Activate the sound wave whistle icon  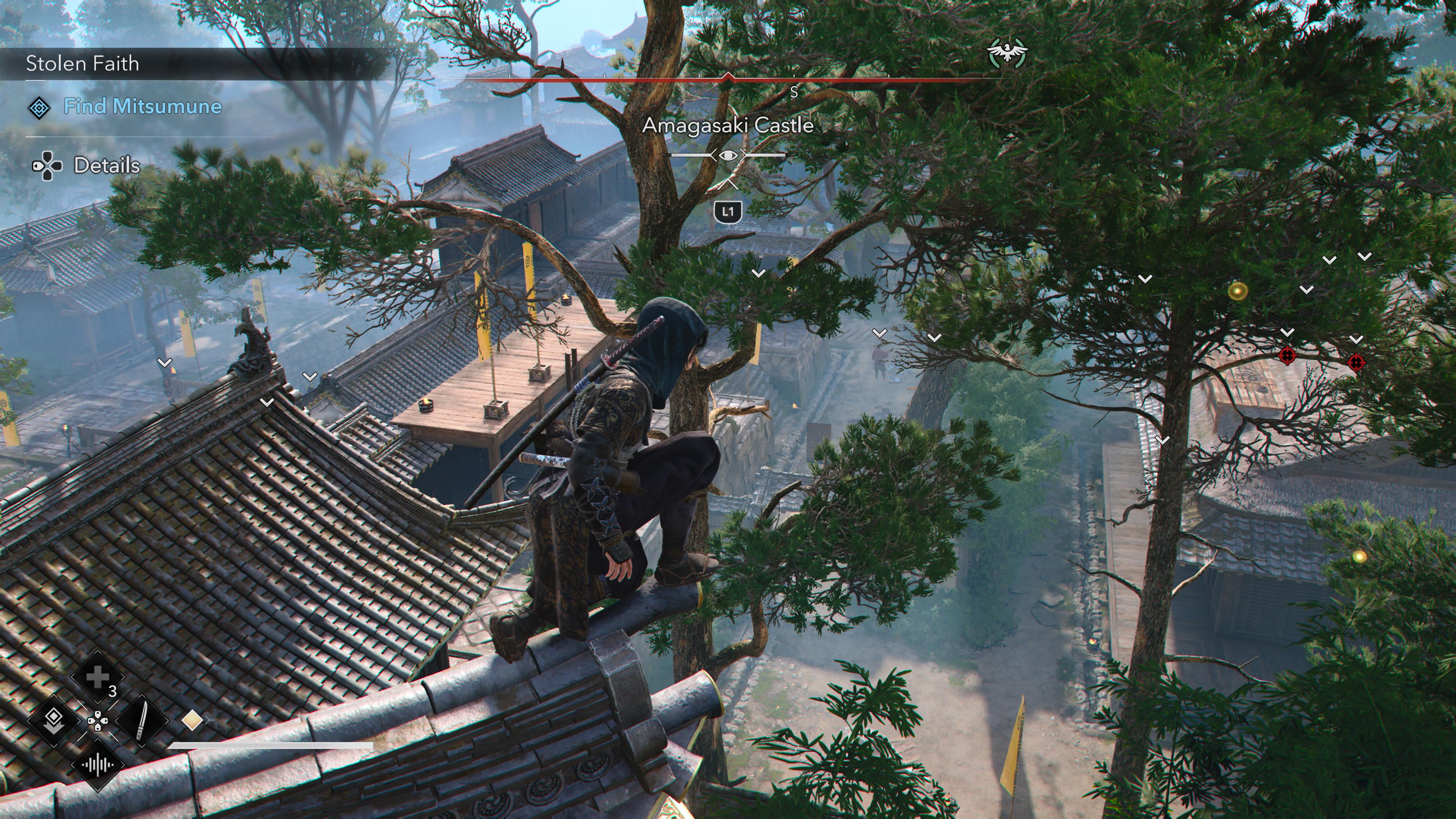97,765
